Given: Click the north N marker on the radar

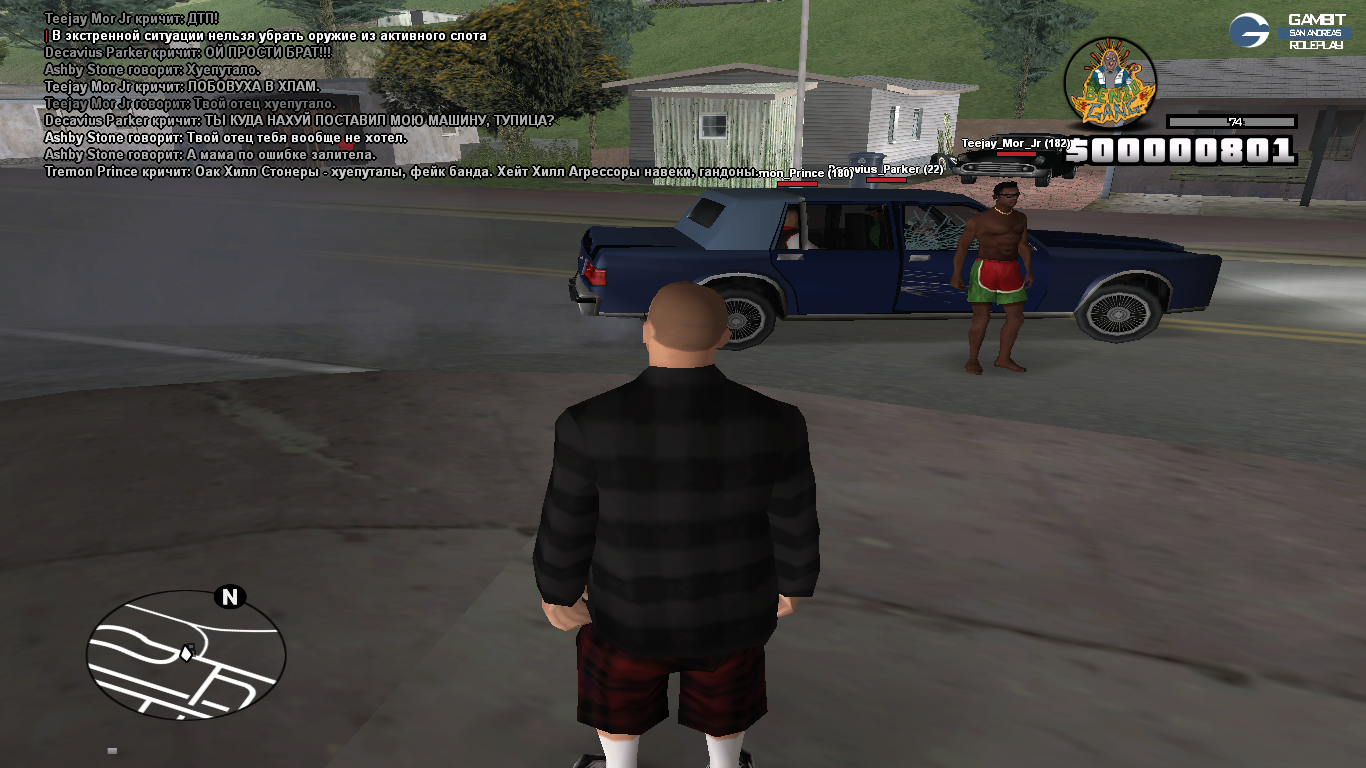Looking at the screenshot, I should tap(230, 597).
